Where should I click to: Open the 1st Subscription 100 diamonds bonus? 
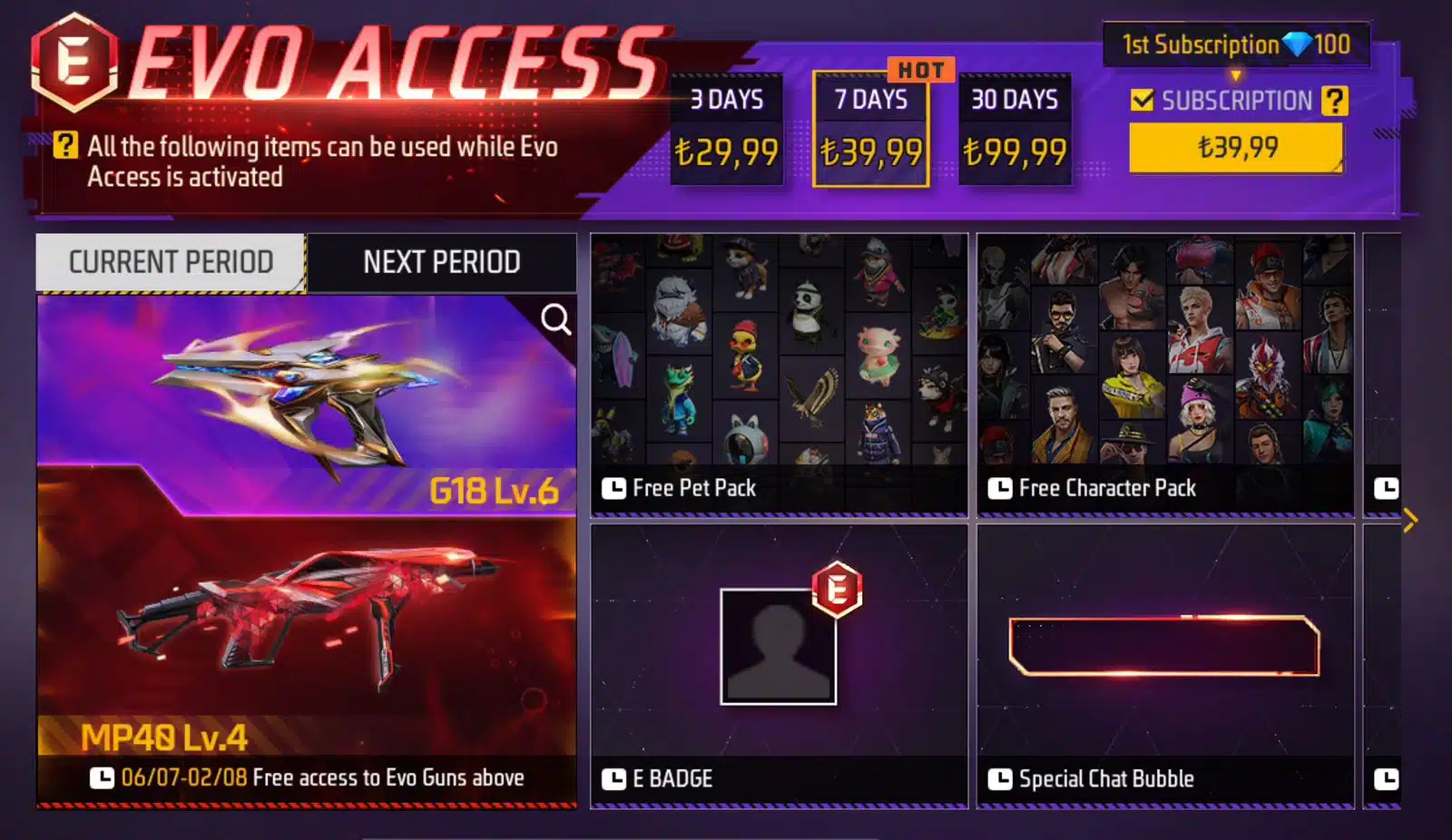click(x=1235, y=44)
